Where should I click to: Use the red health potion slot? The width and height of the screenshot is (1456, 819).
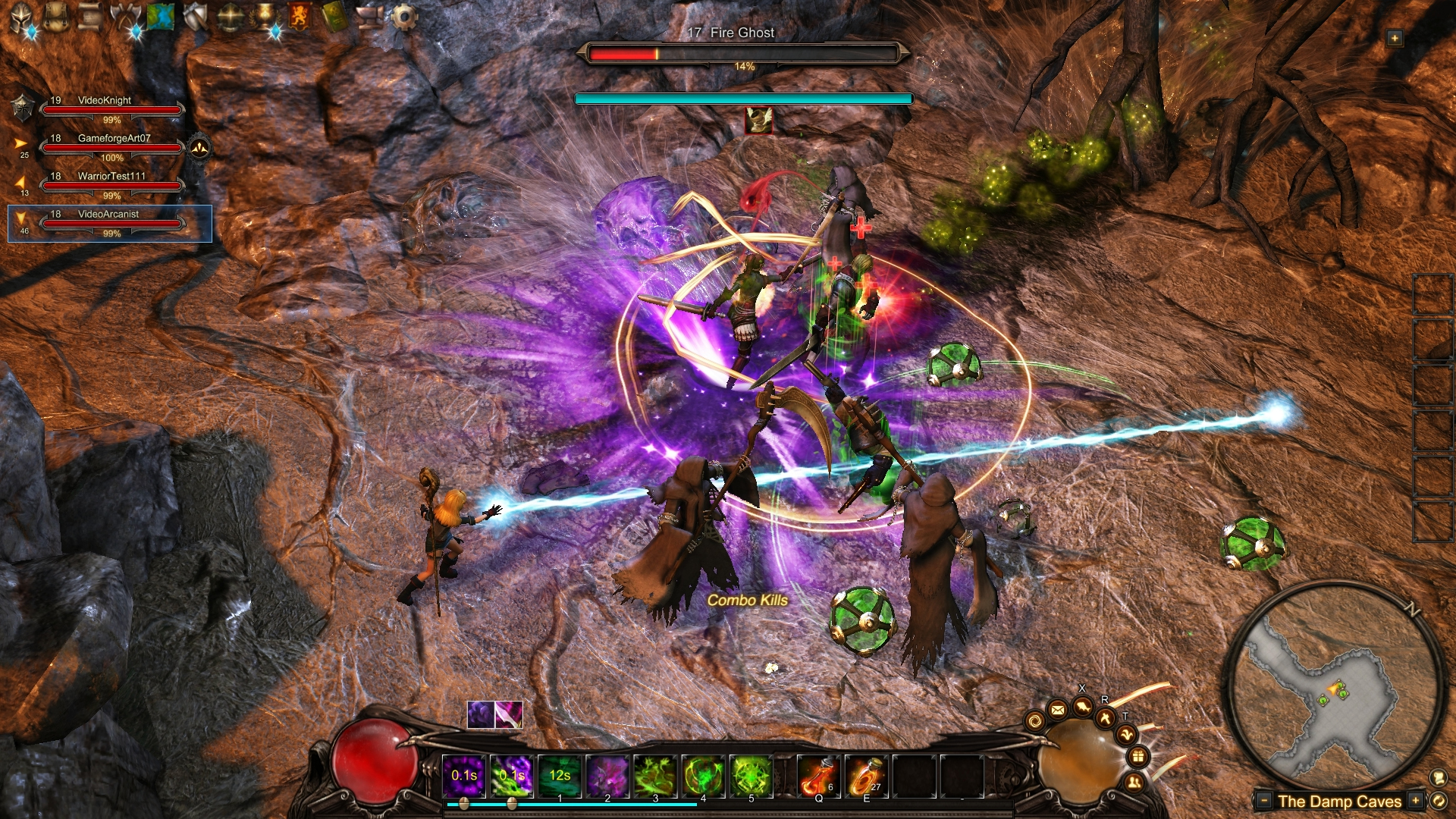pos(818,776)
